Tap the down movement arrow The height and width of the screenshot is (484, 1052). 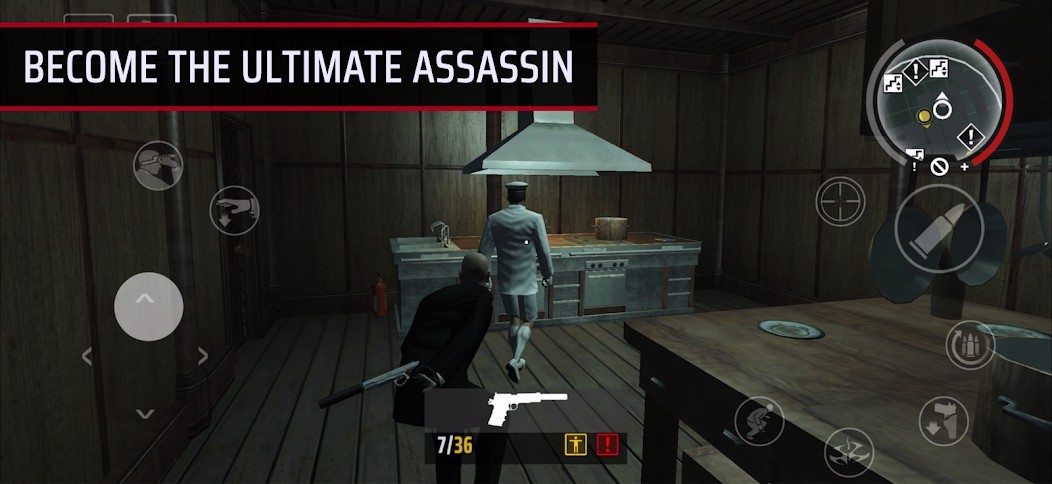pos(146,413)
